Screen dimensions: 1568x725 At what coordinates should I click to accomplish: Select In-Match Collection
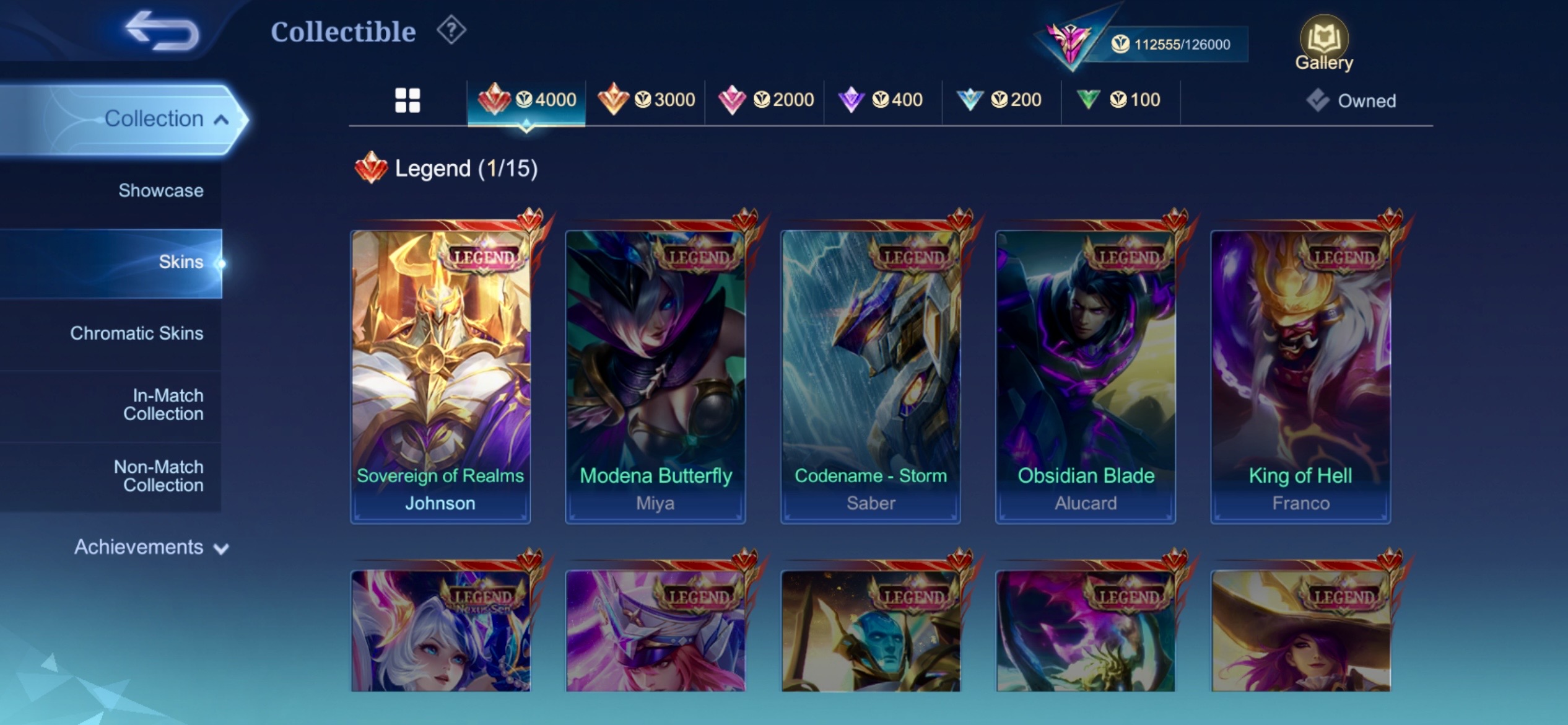163,405
